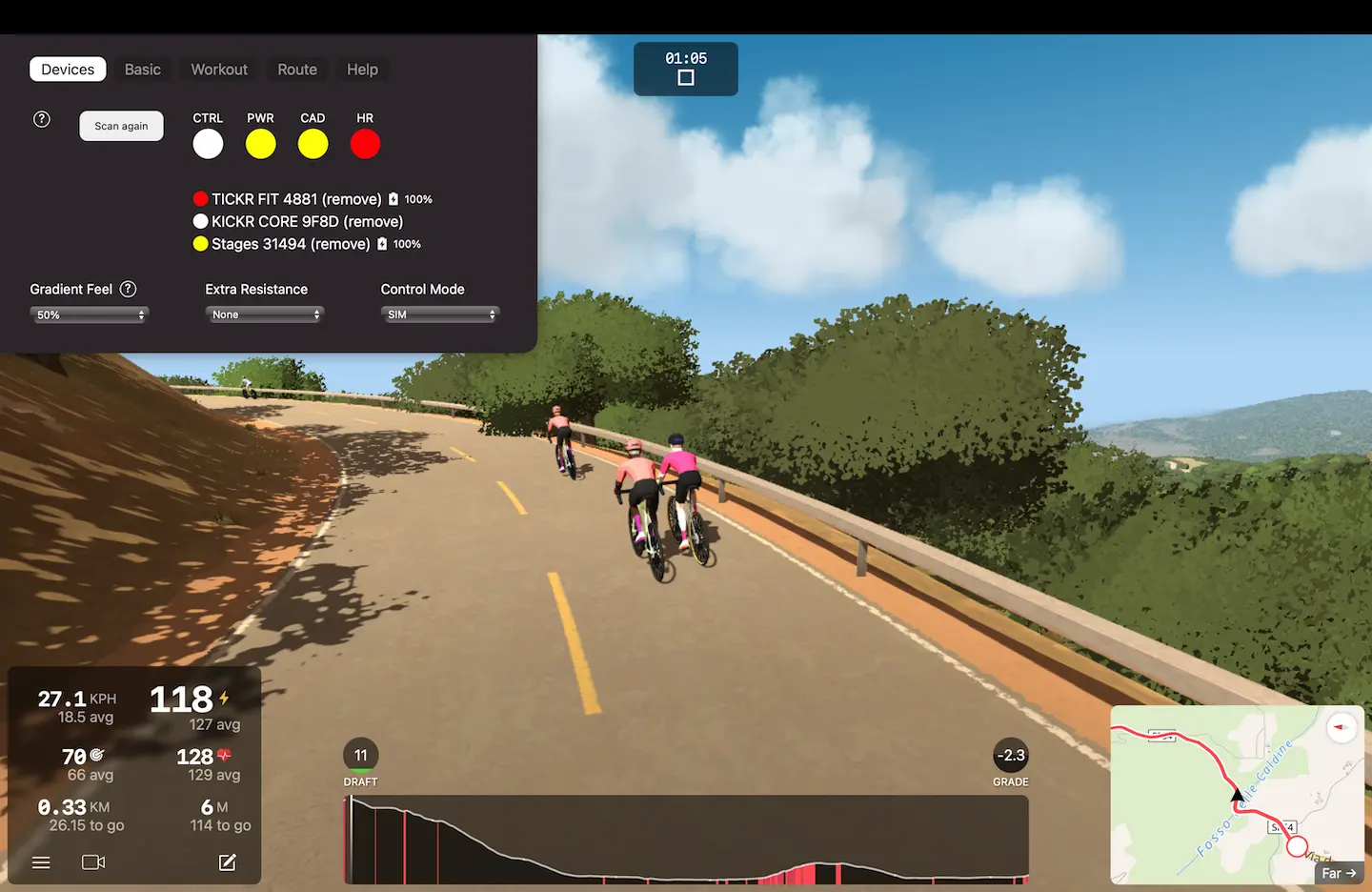Remove the Stages 31494 power meter
The width and height of the screenshot is (1372, 892).
click(x=340, y=244)
